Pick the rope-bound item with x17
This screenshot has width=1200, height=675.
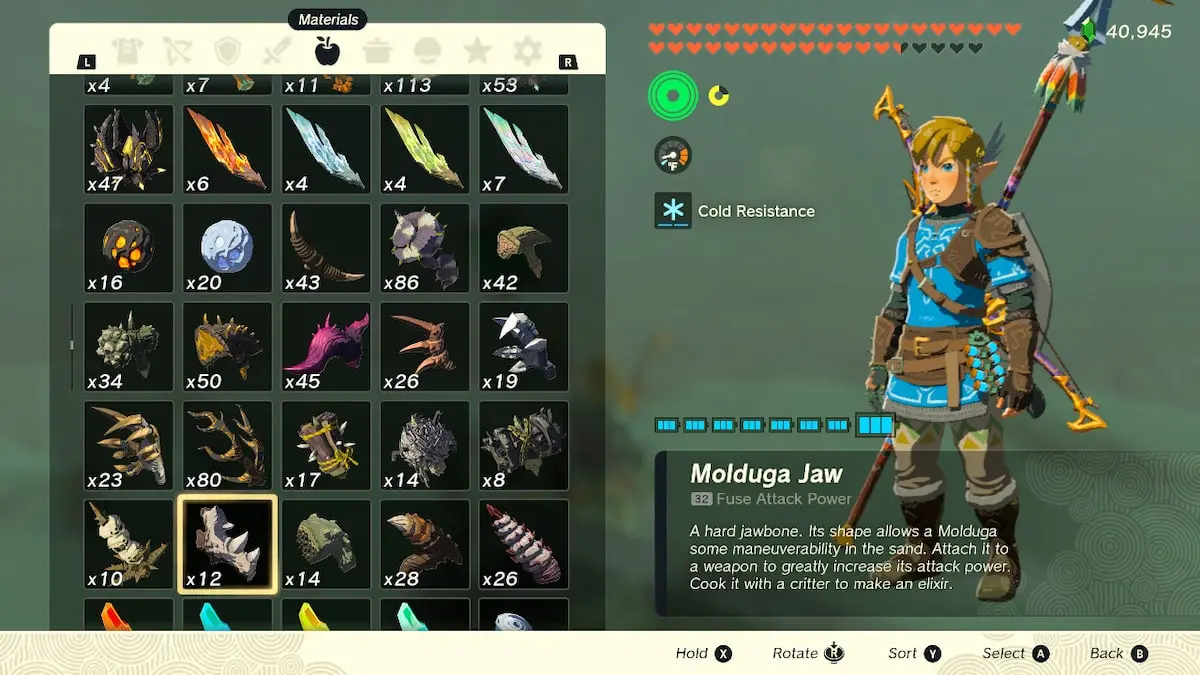(326, 445)
